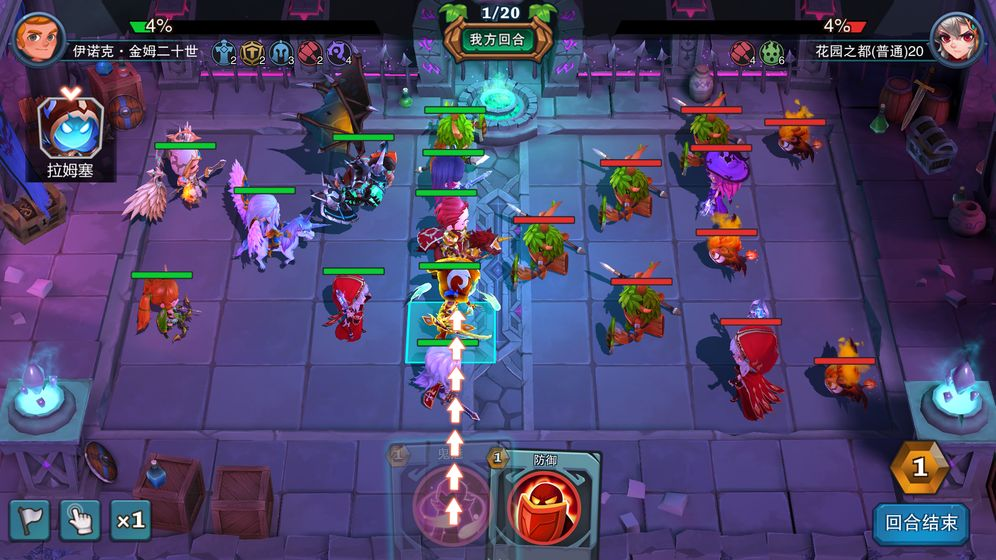Open player 伊诺克 avatar portrait
This screenshot has width=996, height=560.
37,37
